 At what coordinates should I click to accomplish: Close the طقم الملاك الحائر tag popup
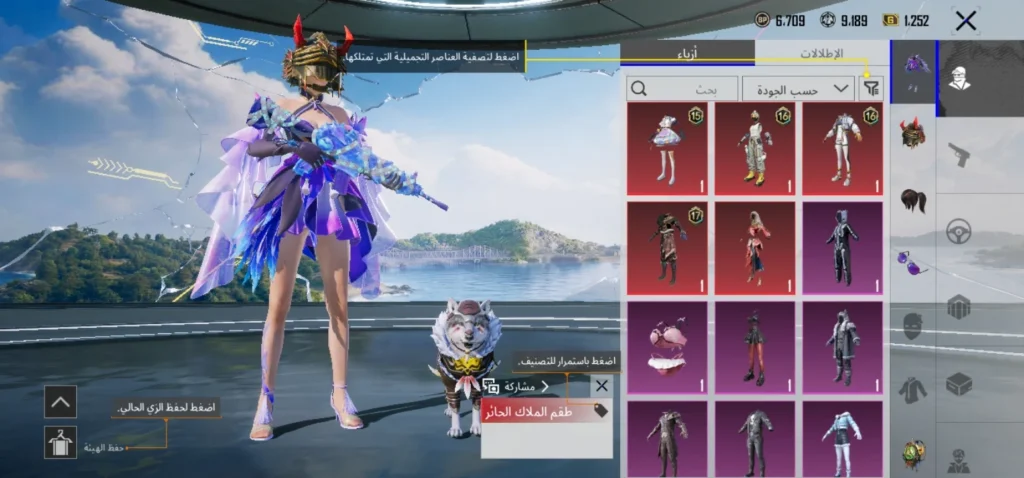(x=601, y=385)
